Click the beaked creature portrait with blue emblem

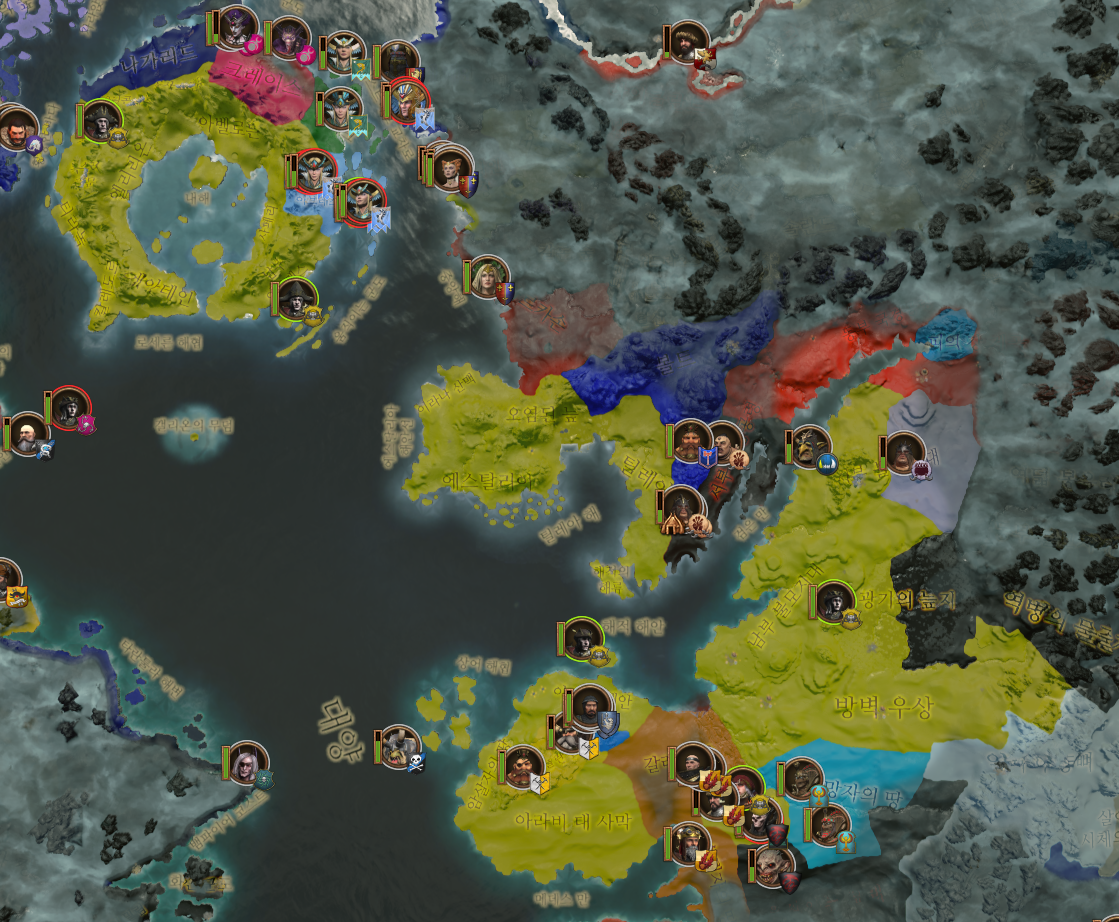pyautogui.click(x=809, y=447)
